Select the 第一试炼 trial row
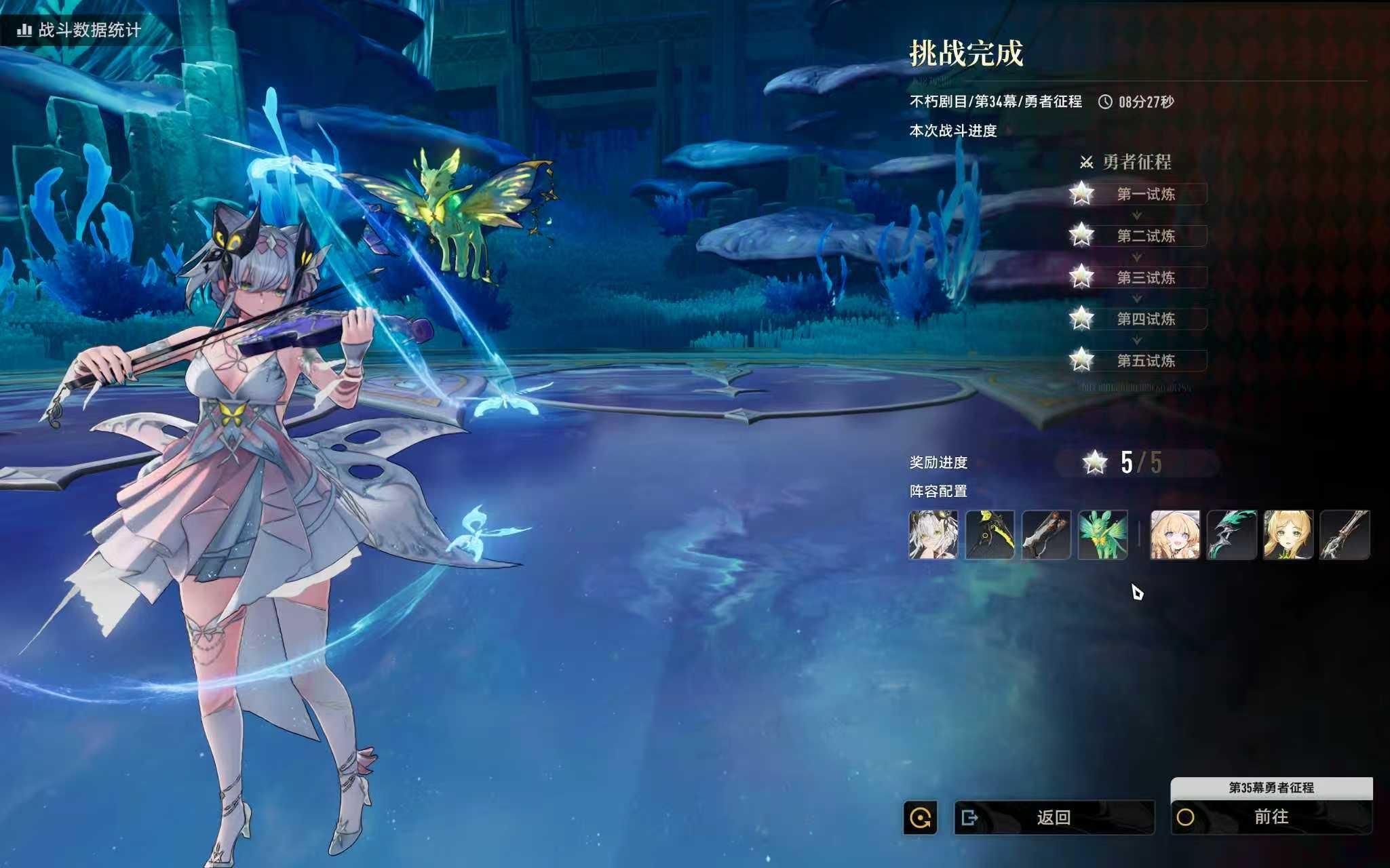 (x=1145, y=195)
